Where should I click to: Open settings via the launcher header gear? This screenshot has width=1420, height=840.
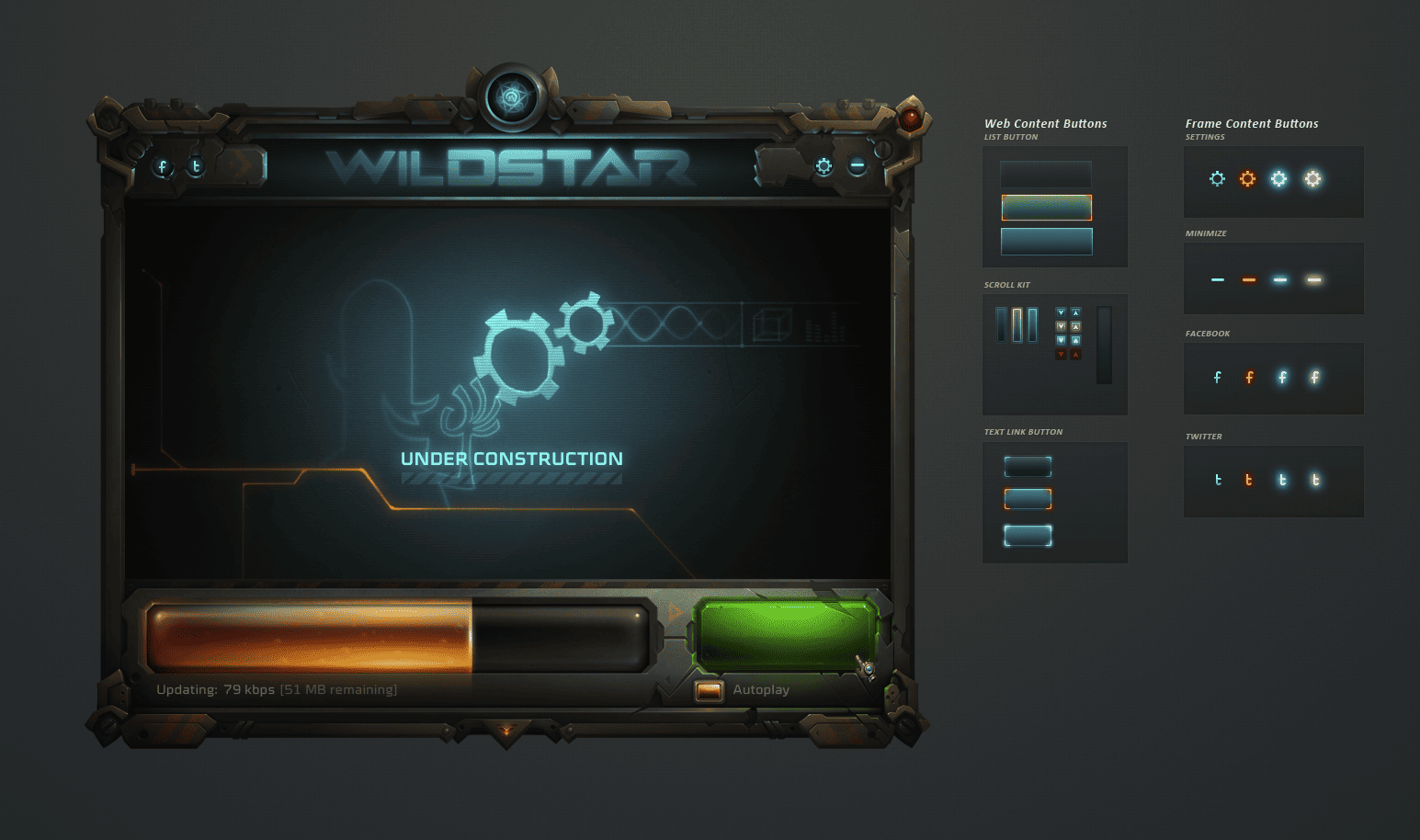tap(824, 166)
